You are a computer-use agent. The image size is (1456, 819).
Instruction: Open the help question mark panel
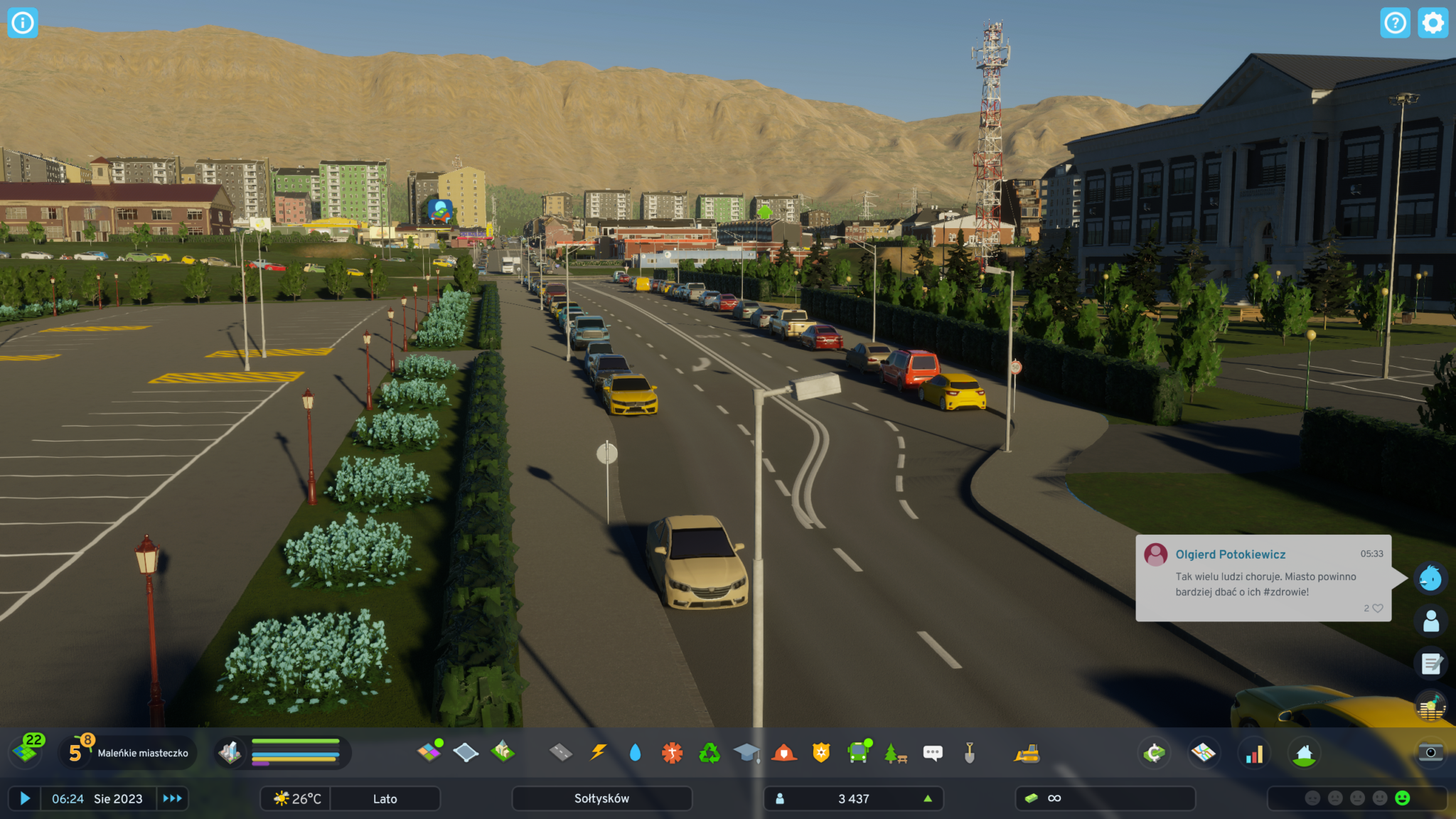point(1395,23)
